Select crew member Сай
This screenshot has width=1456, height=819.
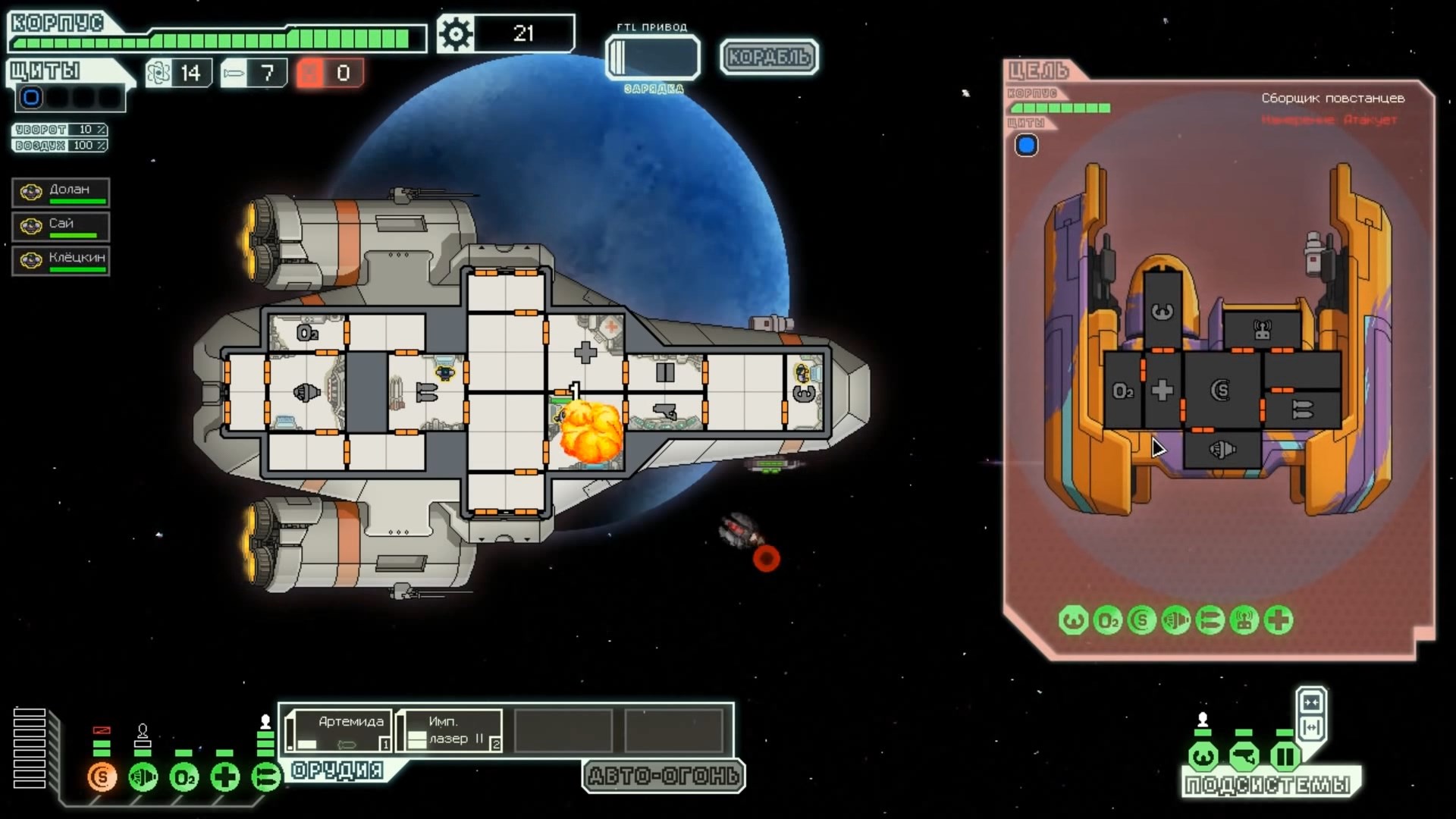(61, 227)
